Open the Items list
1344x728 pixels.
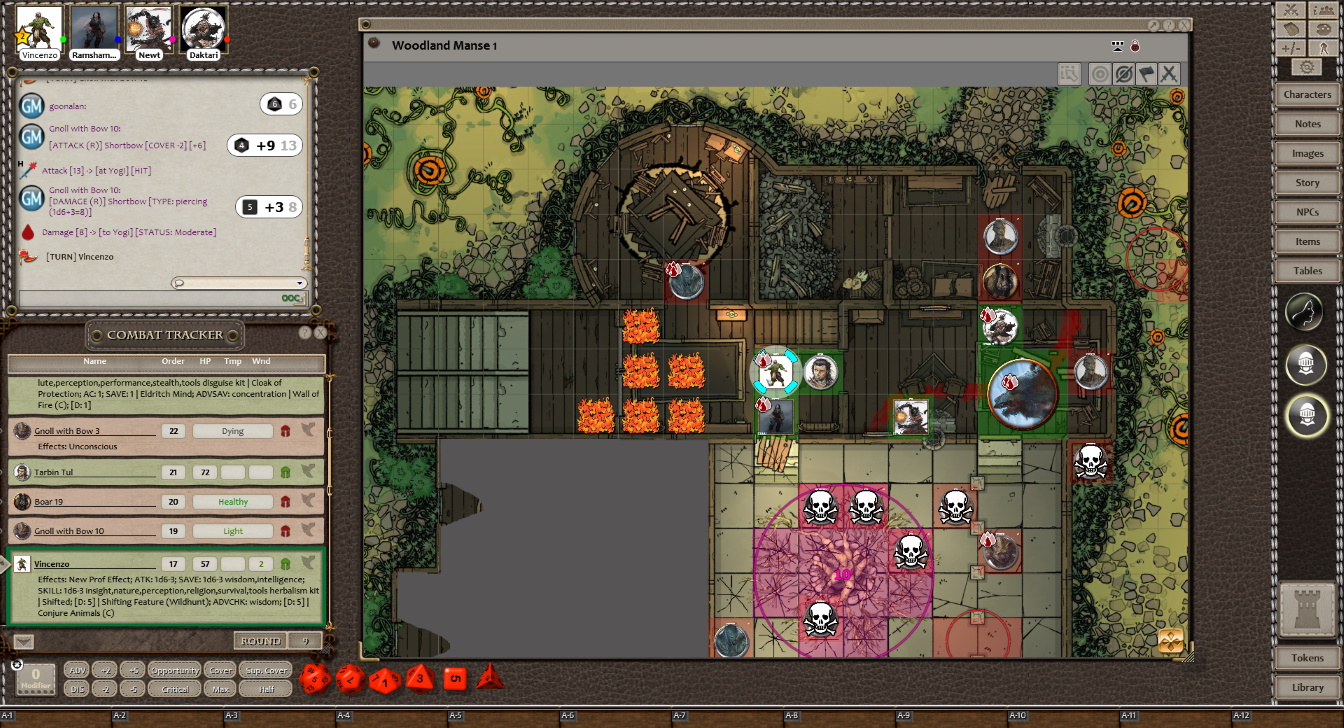coord(1307,241)
